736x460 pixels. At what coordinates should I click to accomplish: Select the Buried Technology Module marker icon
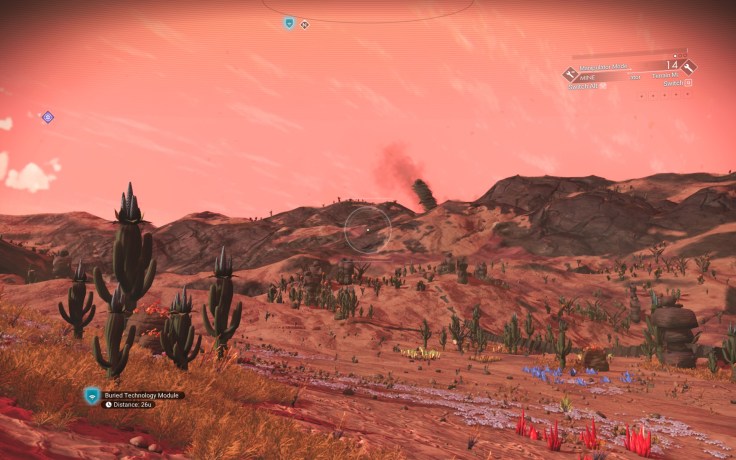tap(92, 396)
